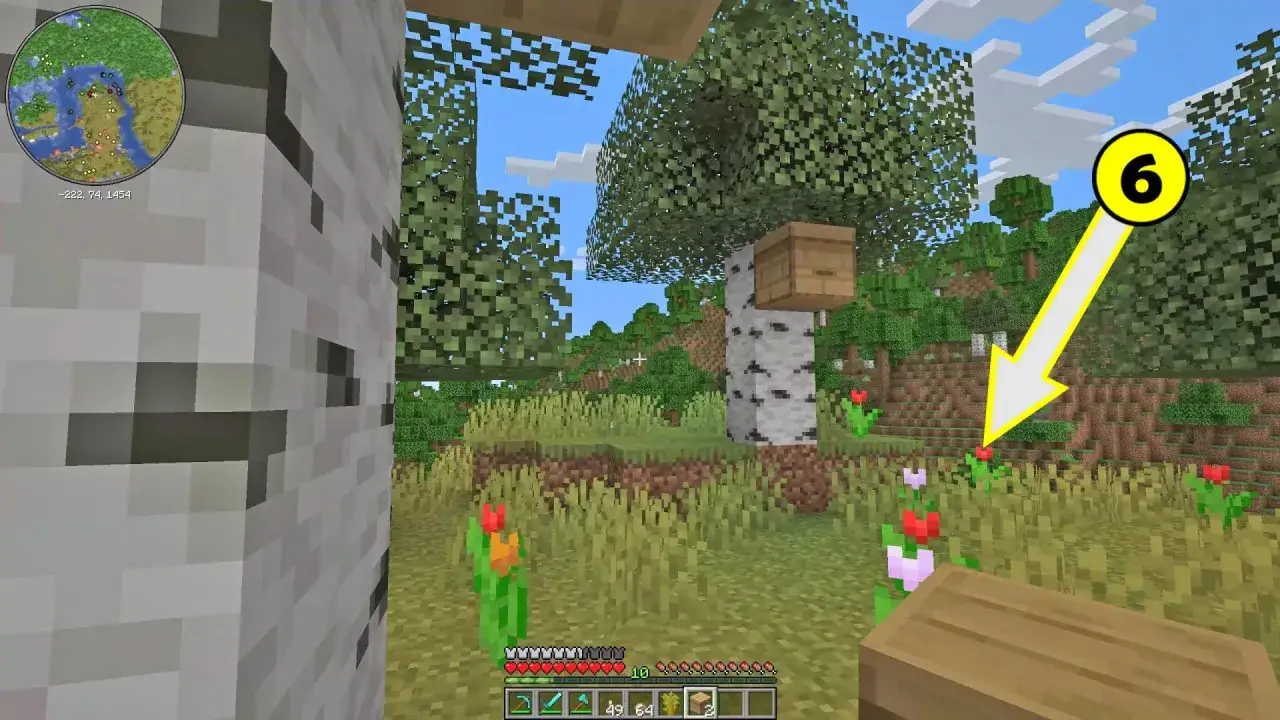Click the red waypoint dot on the minimap
Viewport: 1280px width, 720px height.
pyautogui.click(x=110, y=92)
